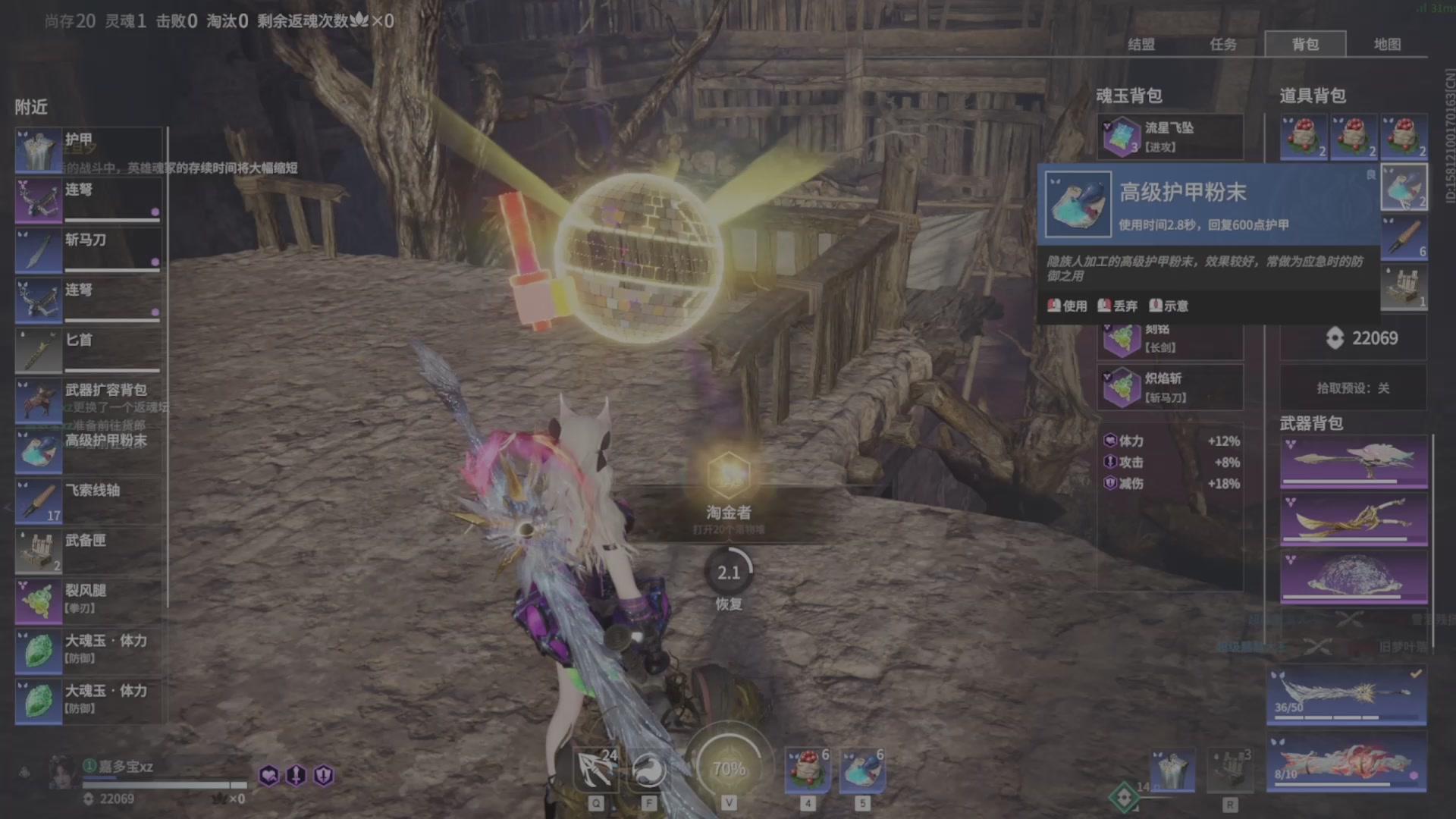Switch to the 结盟 tab

tap(1141, 45)
